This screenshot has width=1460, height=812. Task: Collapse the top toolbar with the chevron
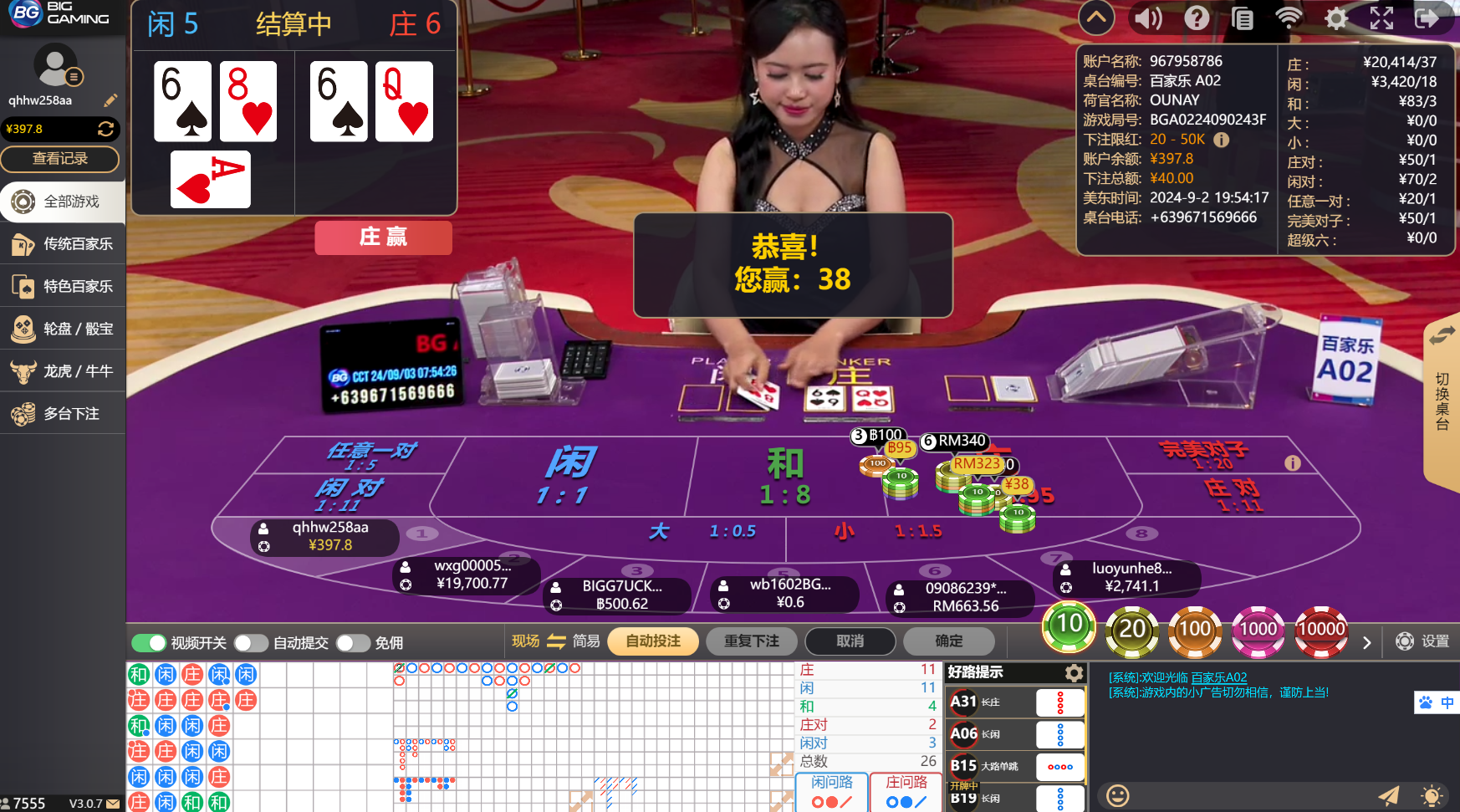(x=1095, y=18)
